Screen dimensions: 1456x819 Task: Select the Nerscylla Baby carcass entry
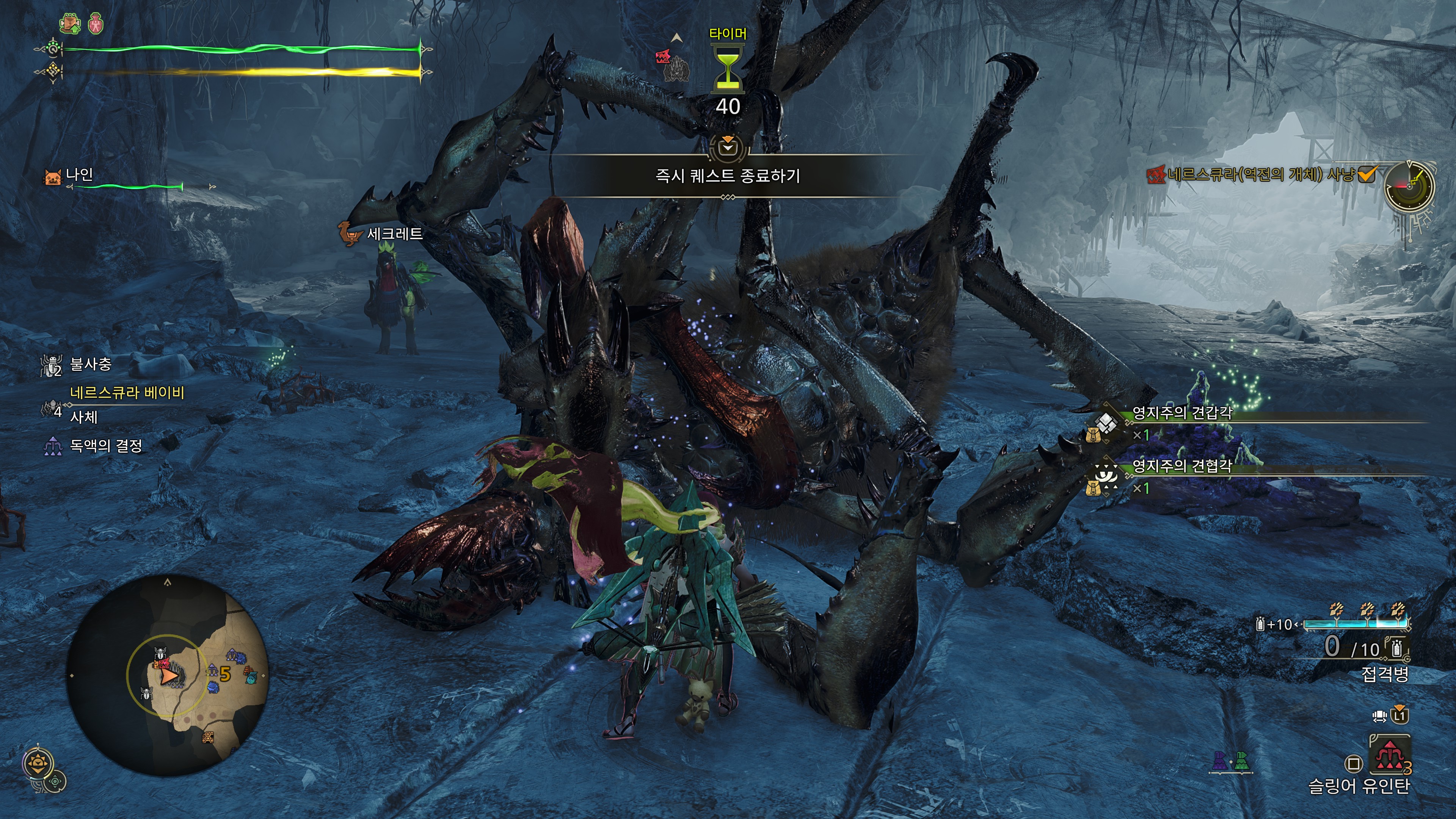[x=113, y=405]
